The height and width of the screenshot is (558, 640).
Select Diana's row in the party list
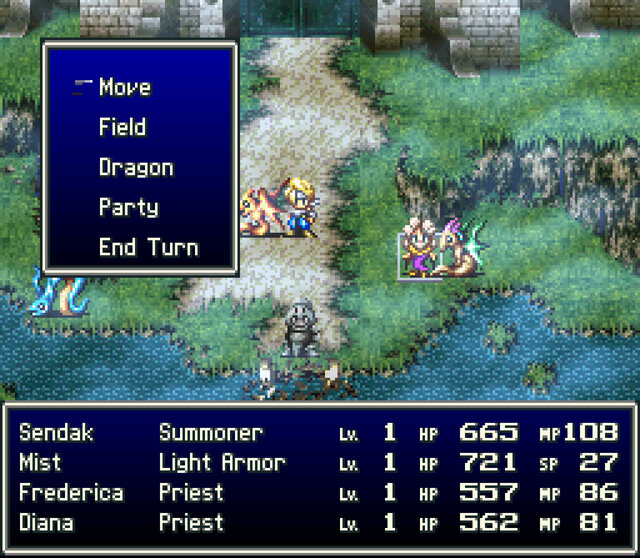(x=318, y=523)
